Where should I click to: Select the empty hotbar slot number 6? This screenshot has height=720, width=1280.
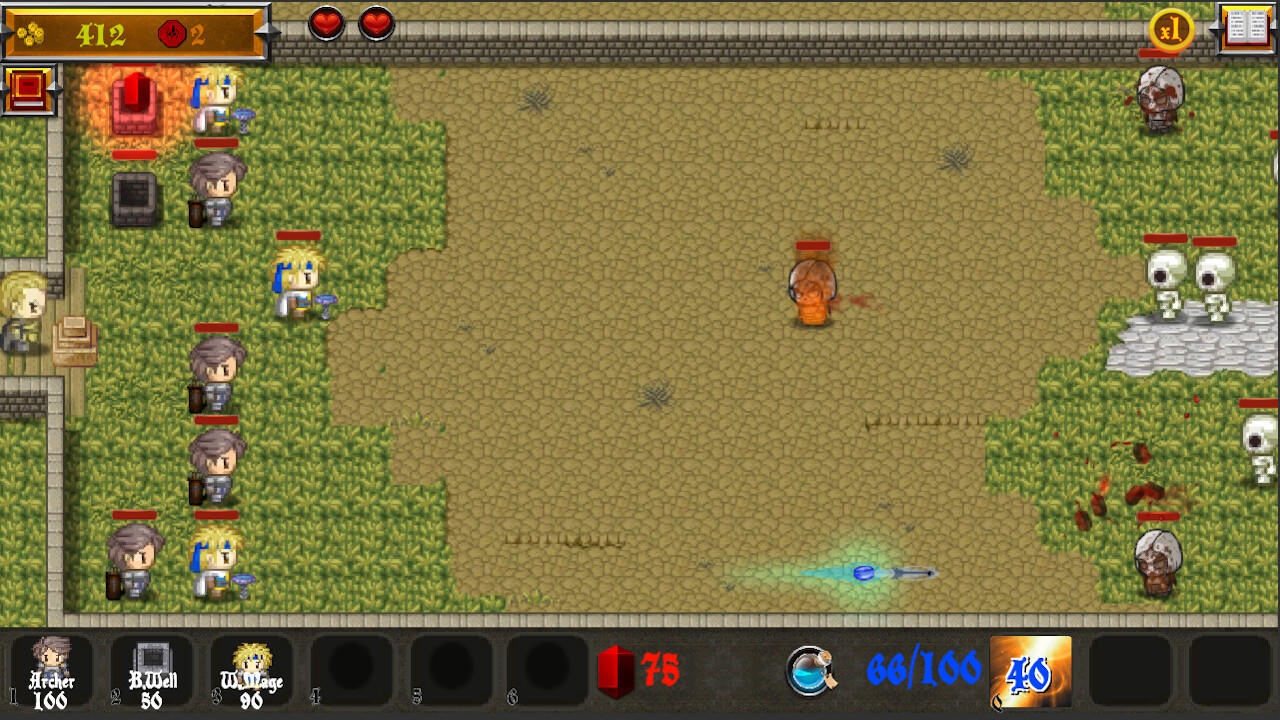pyautogui.click(x=548, y=670)
